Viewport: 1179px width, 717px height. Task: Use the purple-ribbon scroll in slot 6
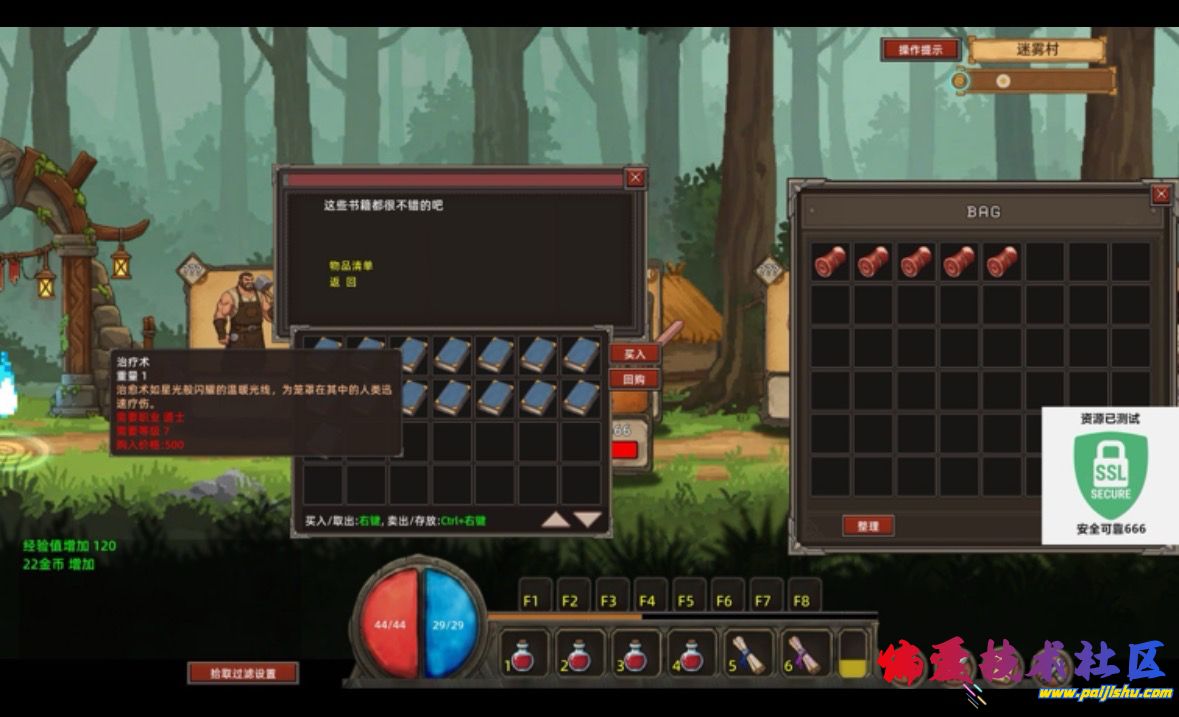click(x=805, y=653)
